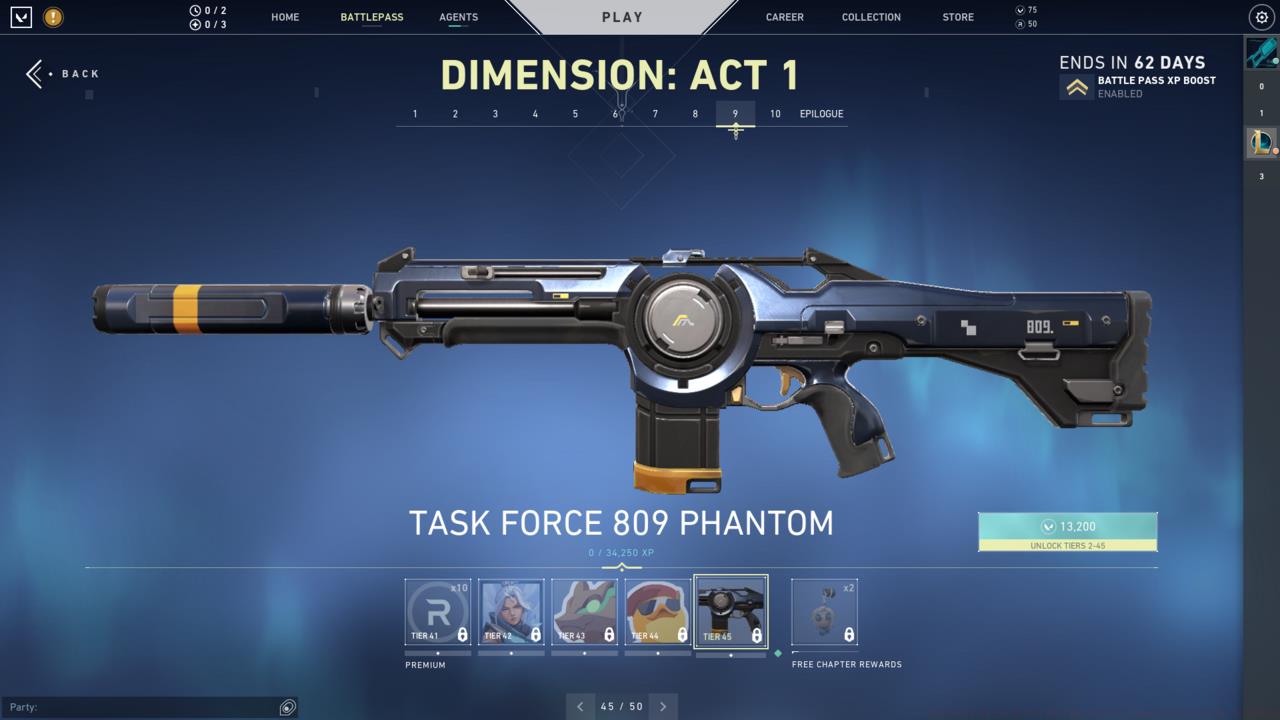Image resolution: width=1280 pixels, height=720 pixels.
Task: Click the next page arrow near 45/50
Action: pos(663,706)
